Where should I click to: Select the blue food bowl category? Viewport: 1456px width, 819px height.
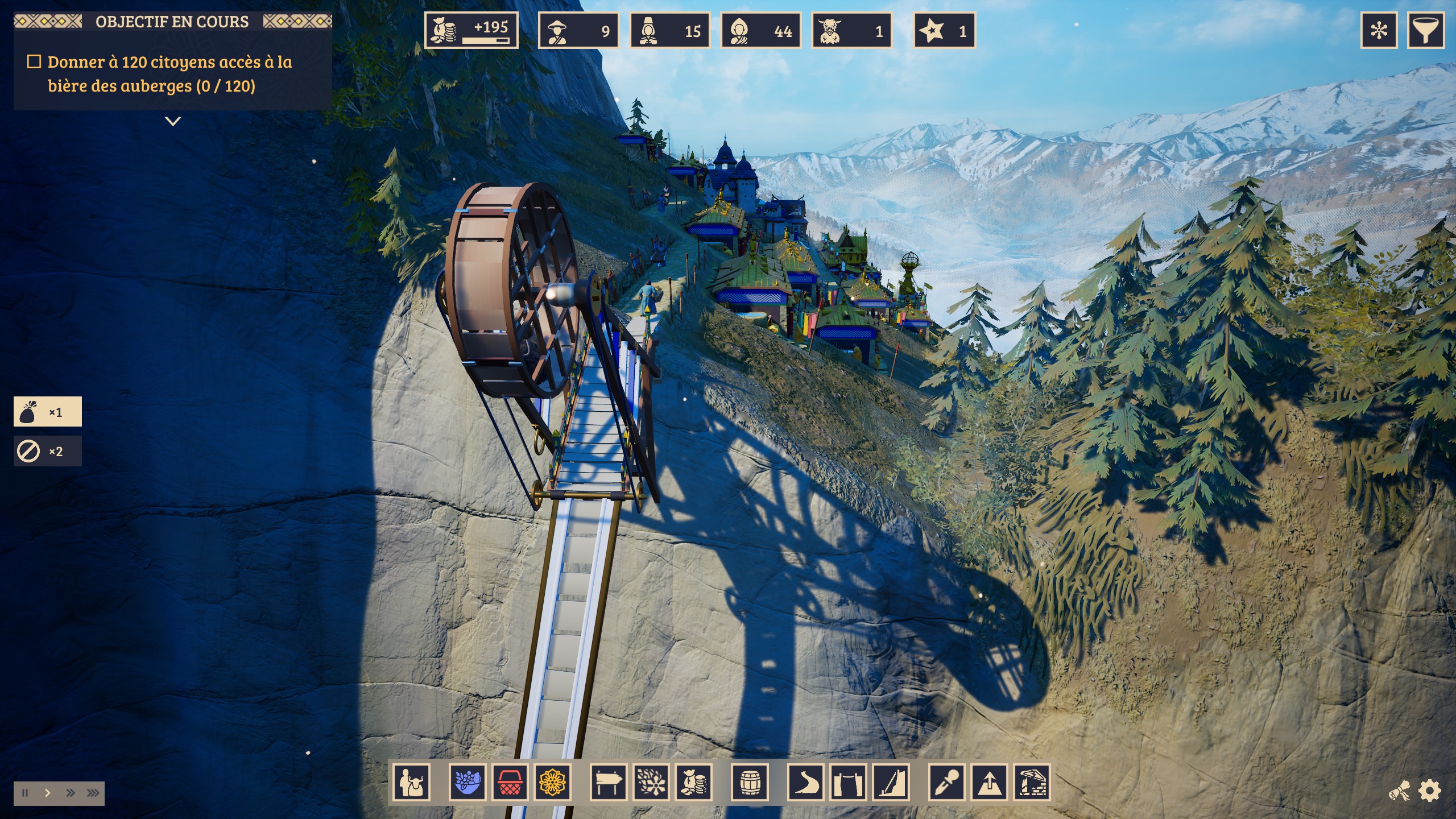click(x=468, y=783)
